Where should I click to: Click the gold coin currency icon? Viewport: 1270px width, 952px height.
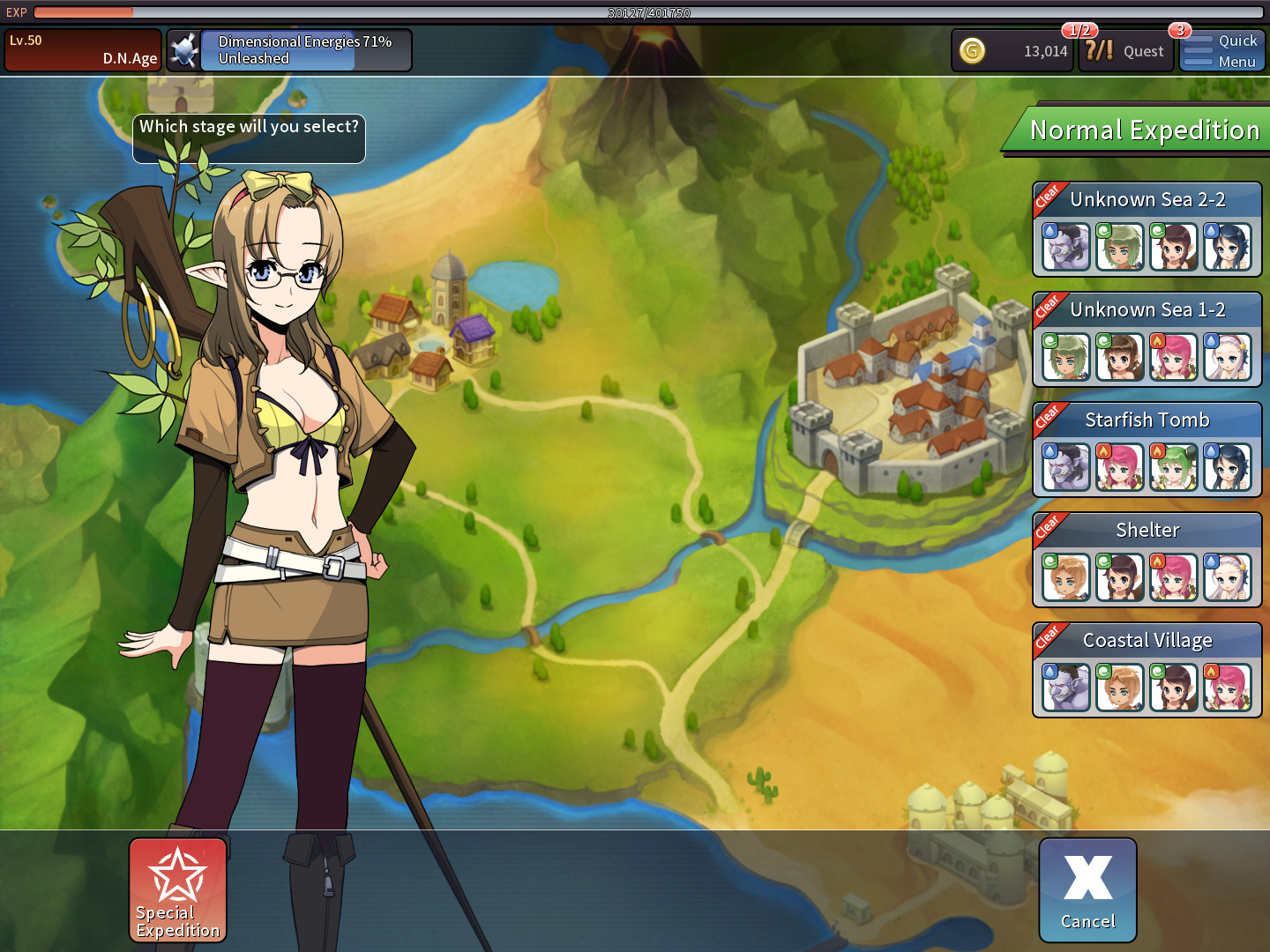point(974,51)
